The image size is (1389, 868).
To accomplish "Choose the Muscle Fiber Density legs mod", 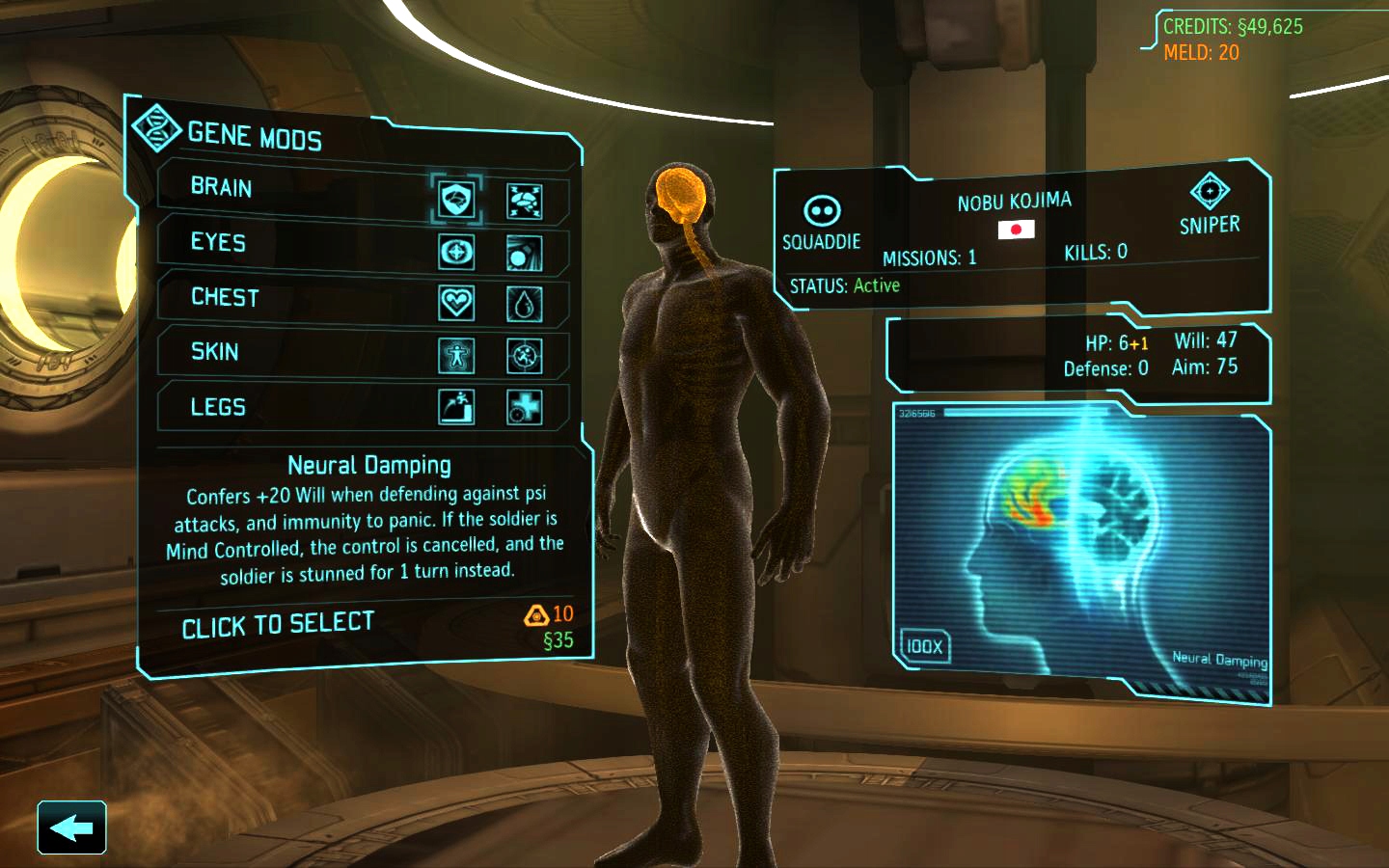I will pyautogui.click(x=455, y=409).
